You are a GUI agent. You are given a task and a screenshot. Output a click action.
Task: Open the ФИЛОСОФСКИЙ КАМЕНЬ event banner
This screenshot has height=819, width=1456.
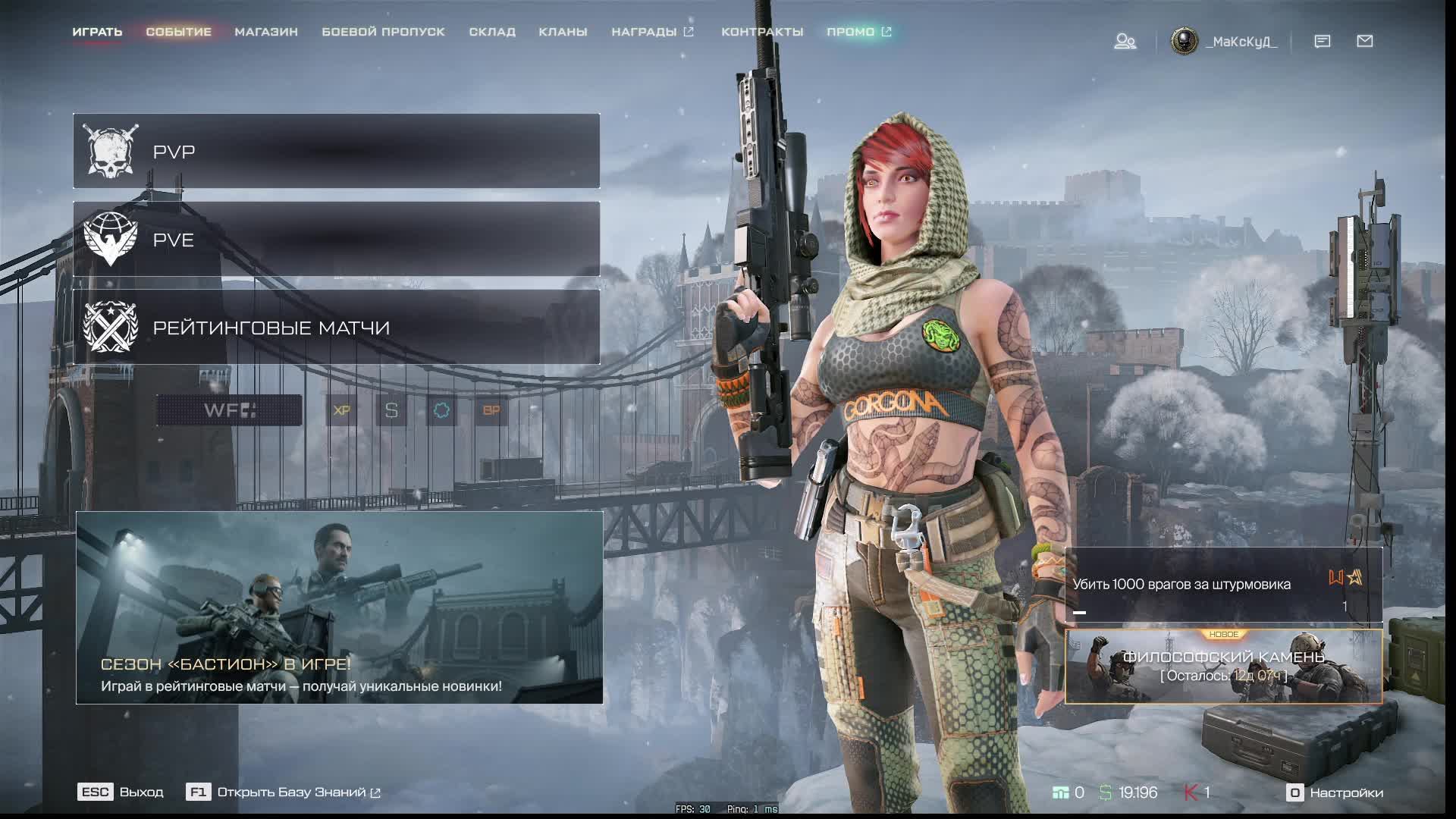tap(1223, 667)
